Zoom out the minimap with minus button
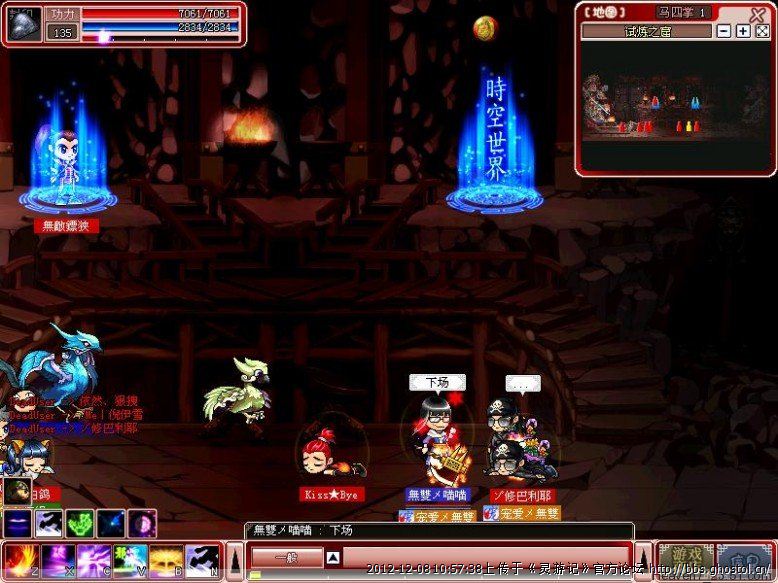The image size is (778, 583). pyautogui.click(x=724, y=31)
